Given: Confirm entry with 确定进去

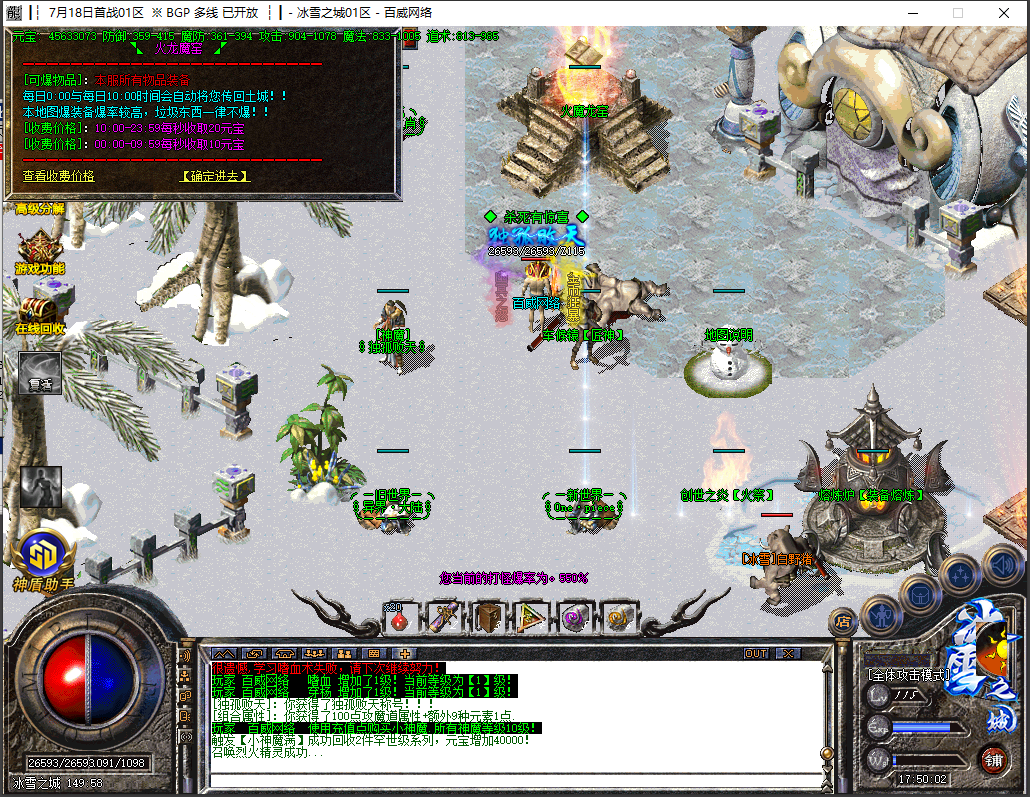Looking at the screenshot, I should (215, 176).
